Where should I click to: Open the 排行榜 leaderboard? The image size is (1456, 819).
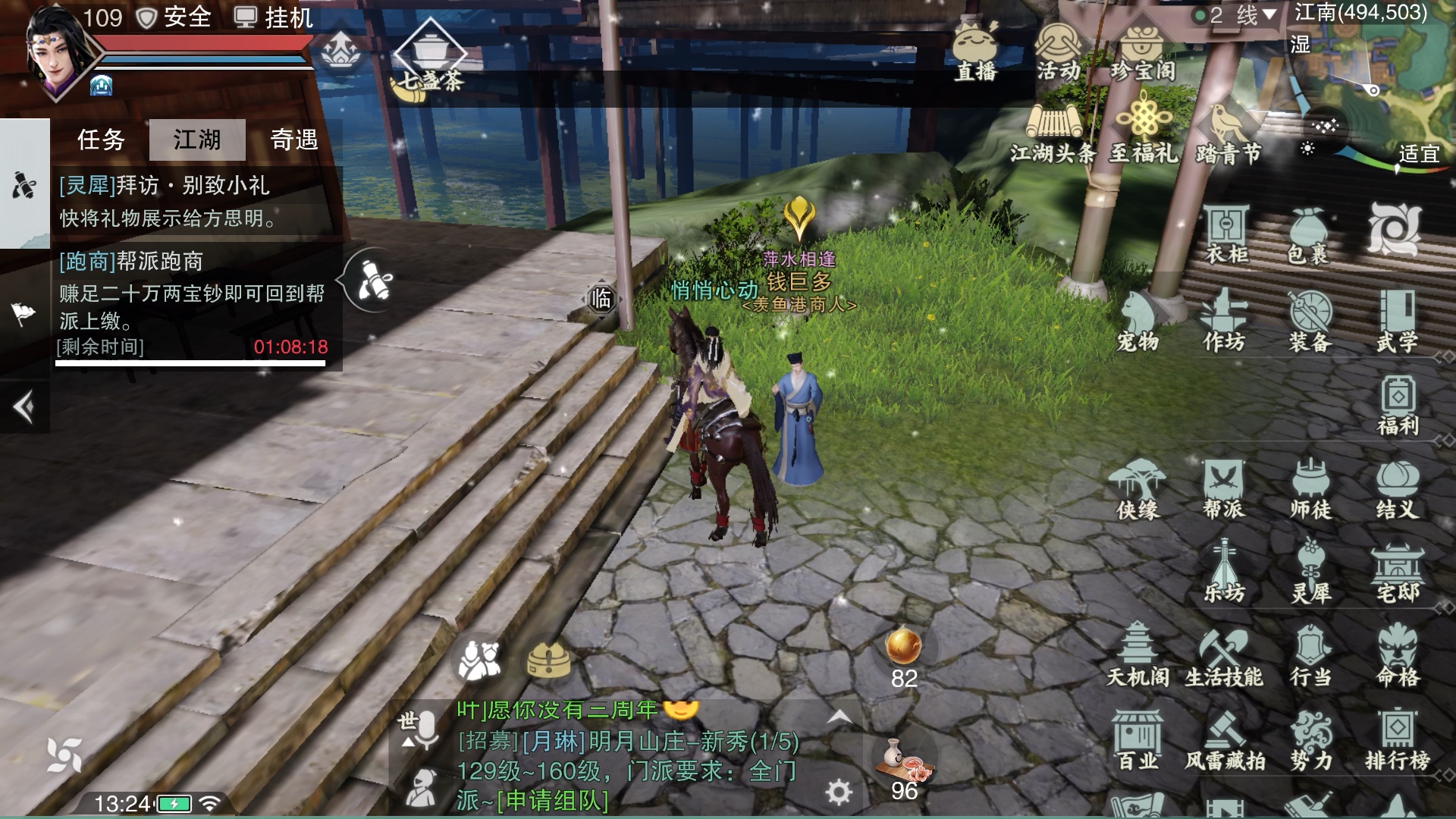[1397, 740]
